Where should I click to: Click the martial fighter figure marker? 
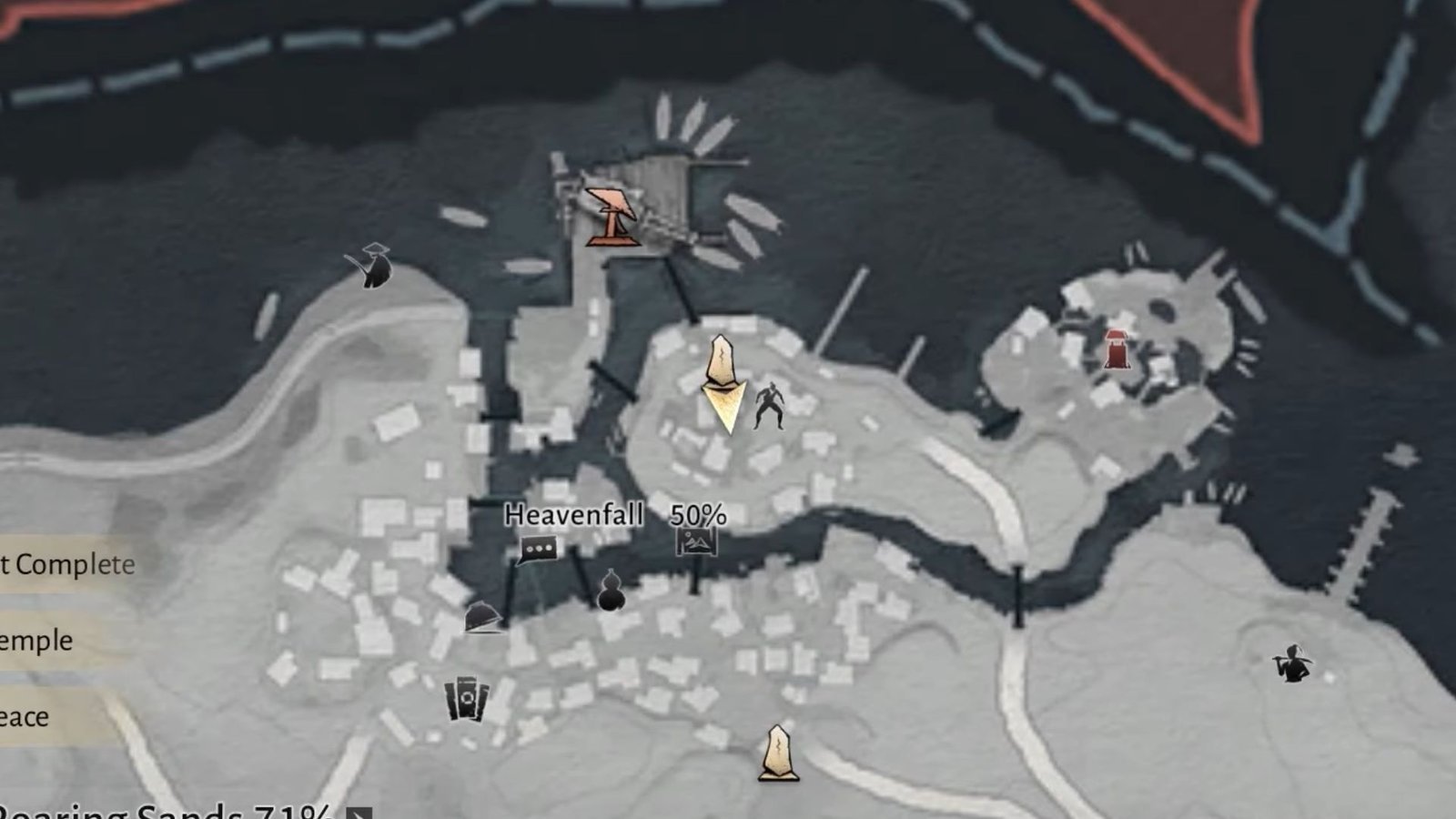770,406
